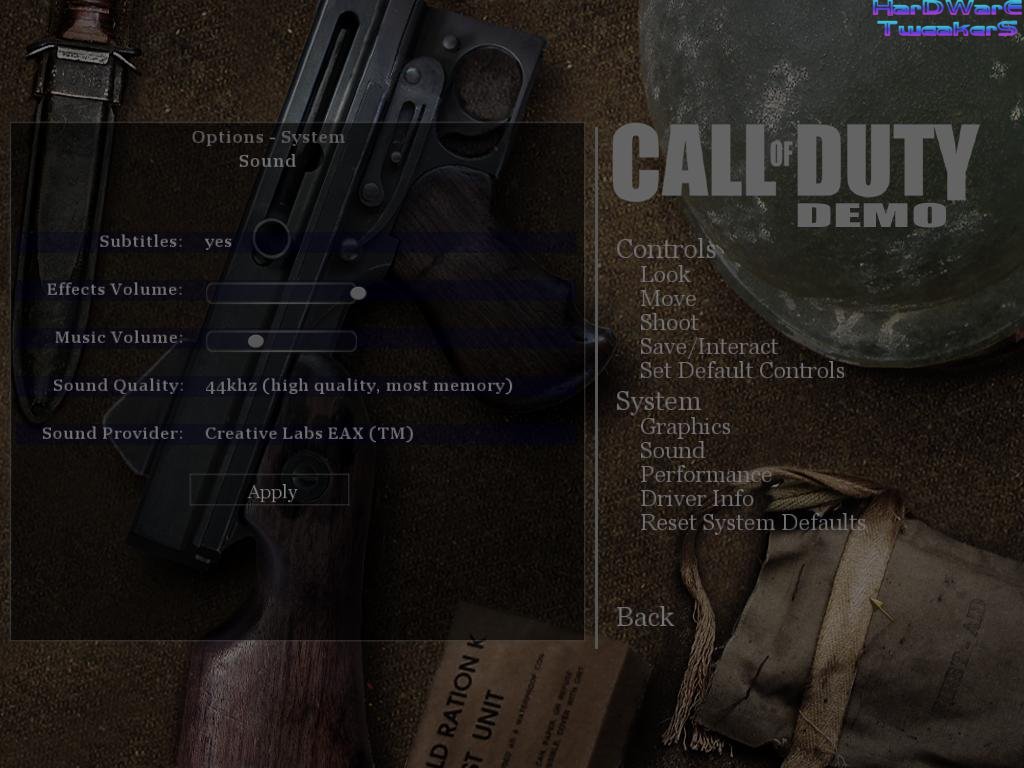This screenshot has height=768, width=1024.
Task: Toggle the Subtitles yes option
Action: pos(218,242)
